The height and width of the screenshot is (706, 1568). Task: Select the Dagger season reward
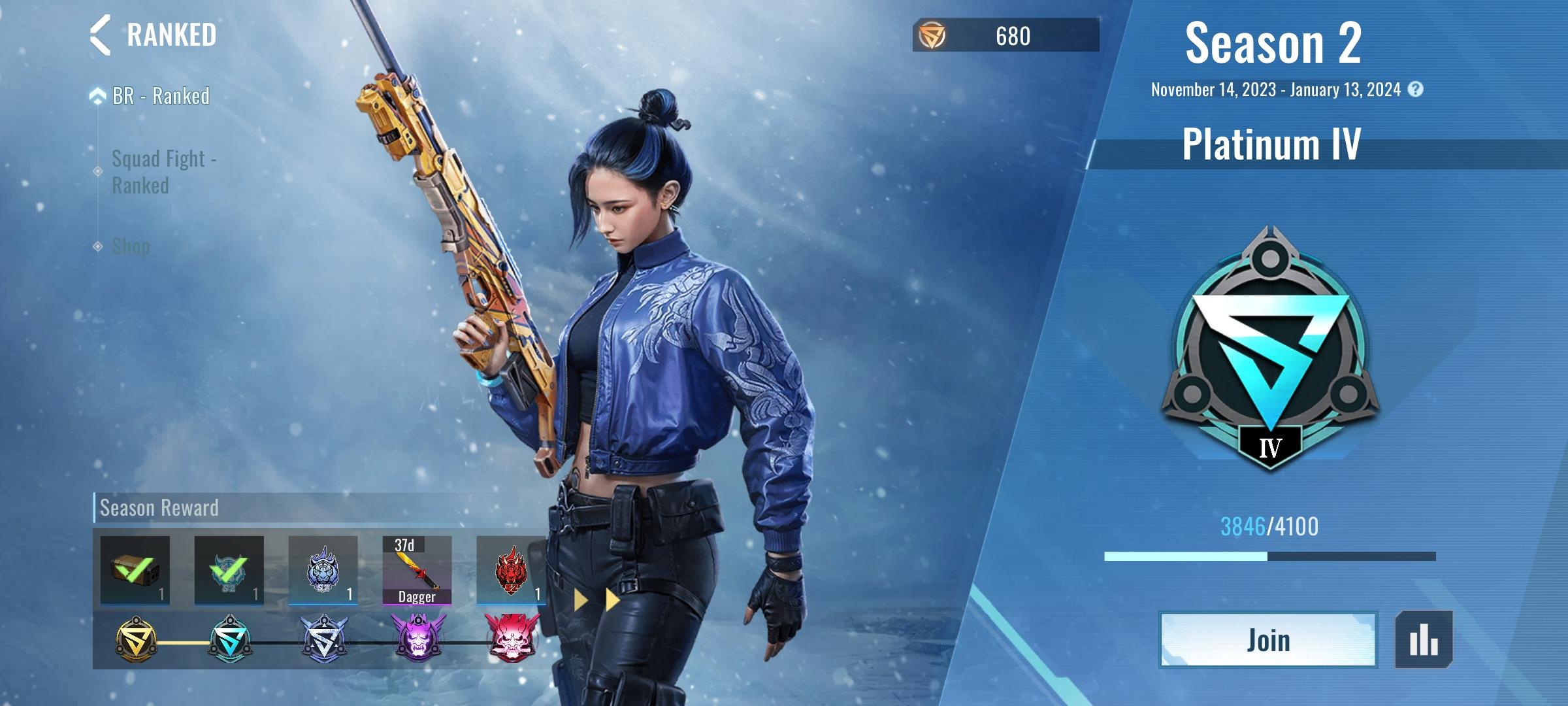[x=417, y=570]
